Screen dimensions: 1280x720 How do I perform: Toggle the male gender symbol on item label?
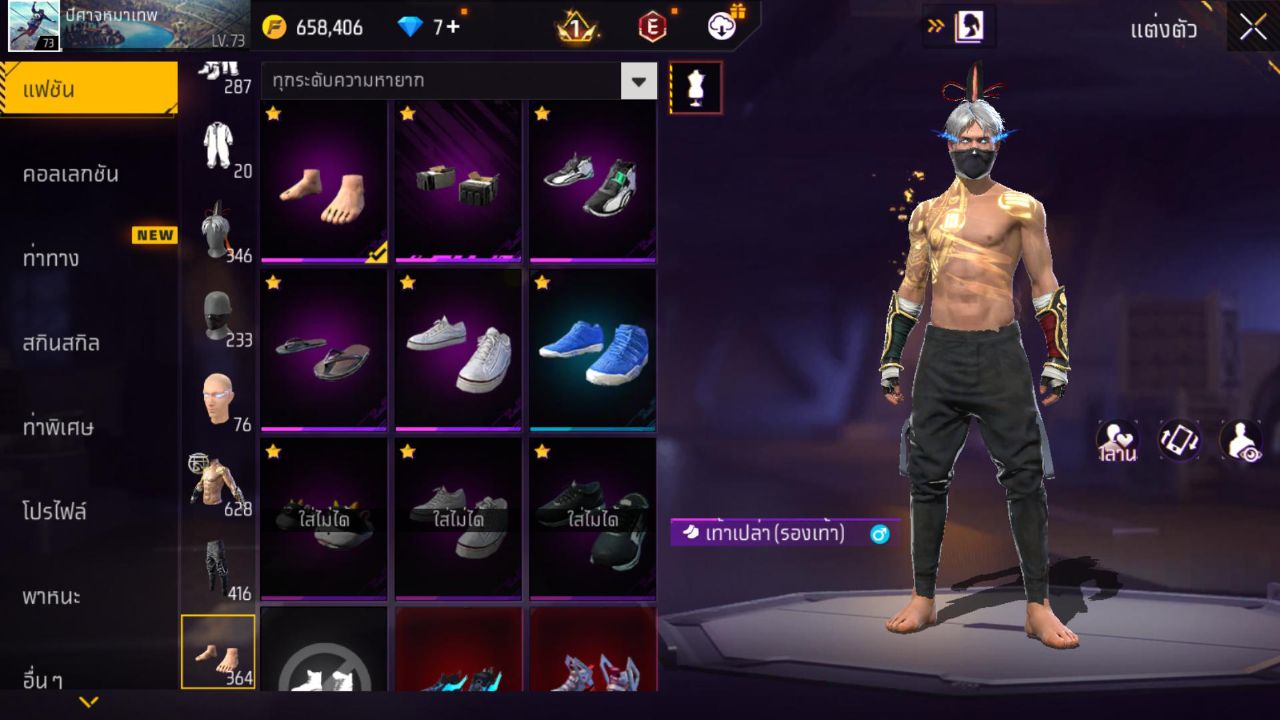pyautogui.click(x=878, y=535)
